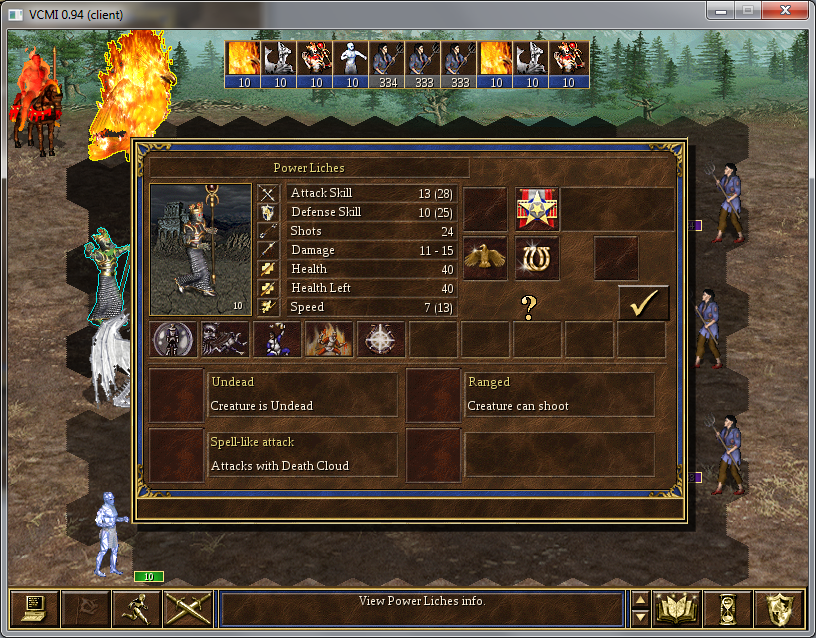Select the 334 peasants stack in the turn queue

point(388,63)
